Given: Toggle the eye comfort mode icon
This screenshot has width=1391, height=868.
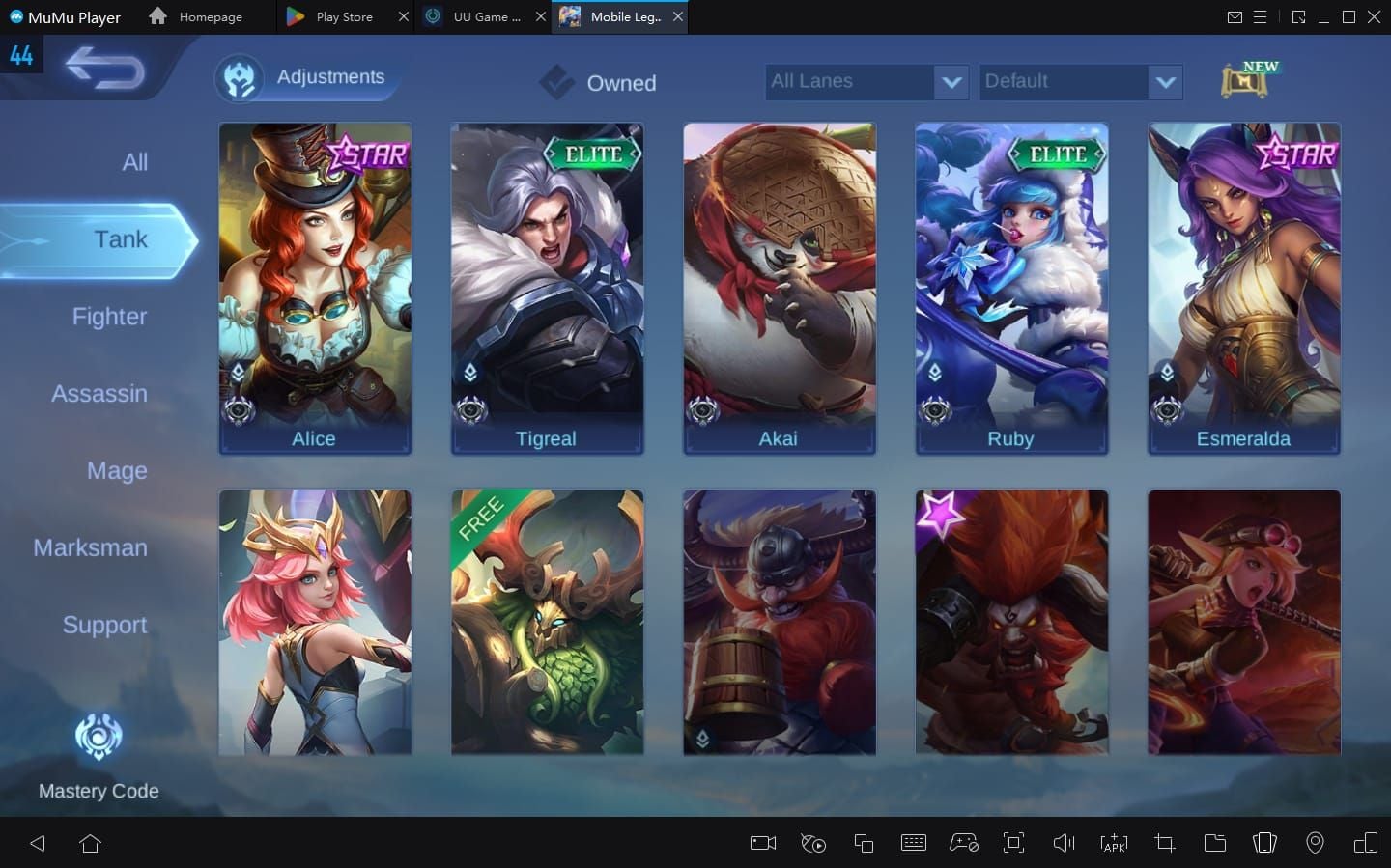Looking at the screenshot, I should tap(812, 843).
